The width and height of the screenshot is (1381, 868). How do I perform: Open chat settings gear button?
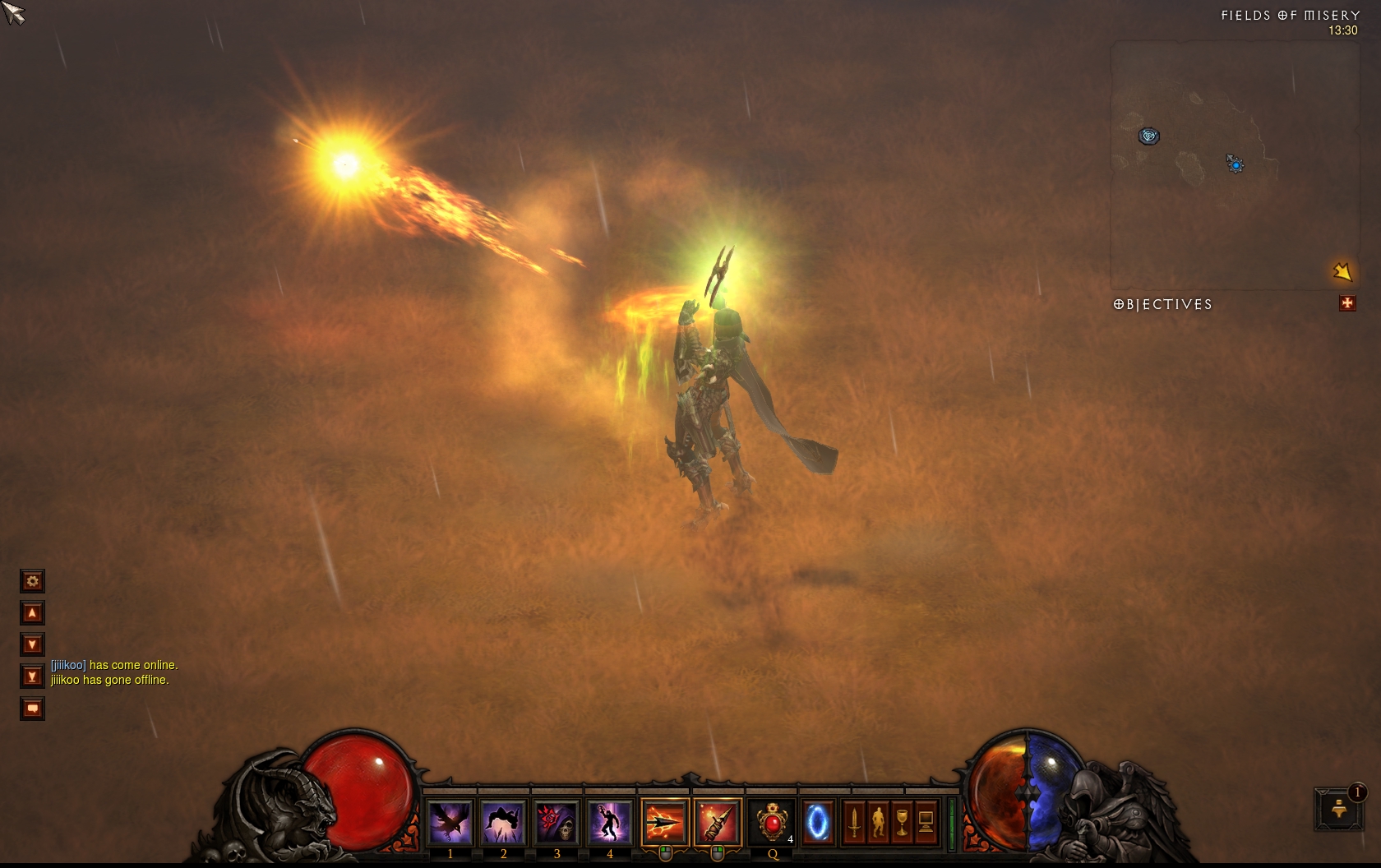coord(32,581)
